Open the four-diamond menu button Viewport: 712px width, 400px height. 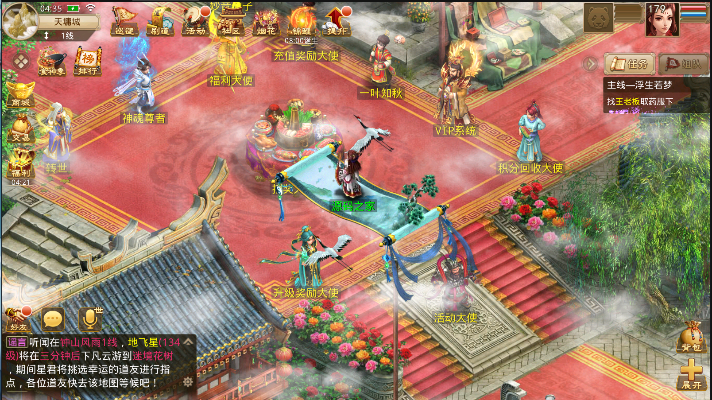click(20, 61)
